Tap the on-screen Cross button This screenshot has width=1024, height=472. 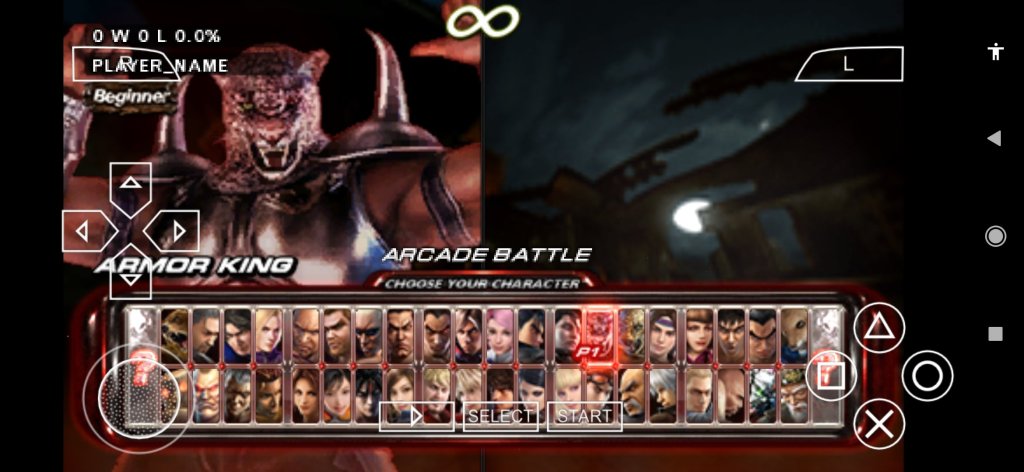pyautogui.click(x=879, y=424)
